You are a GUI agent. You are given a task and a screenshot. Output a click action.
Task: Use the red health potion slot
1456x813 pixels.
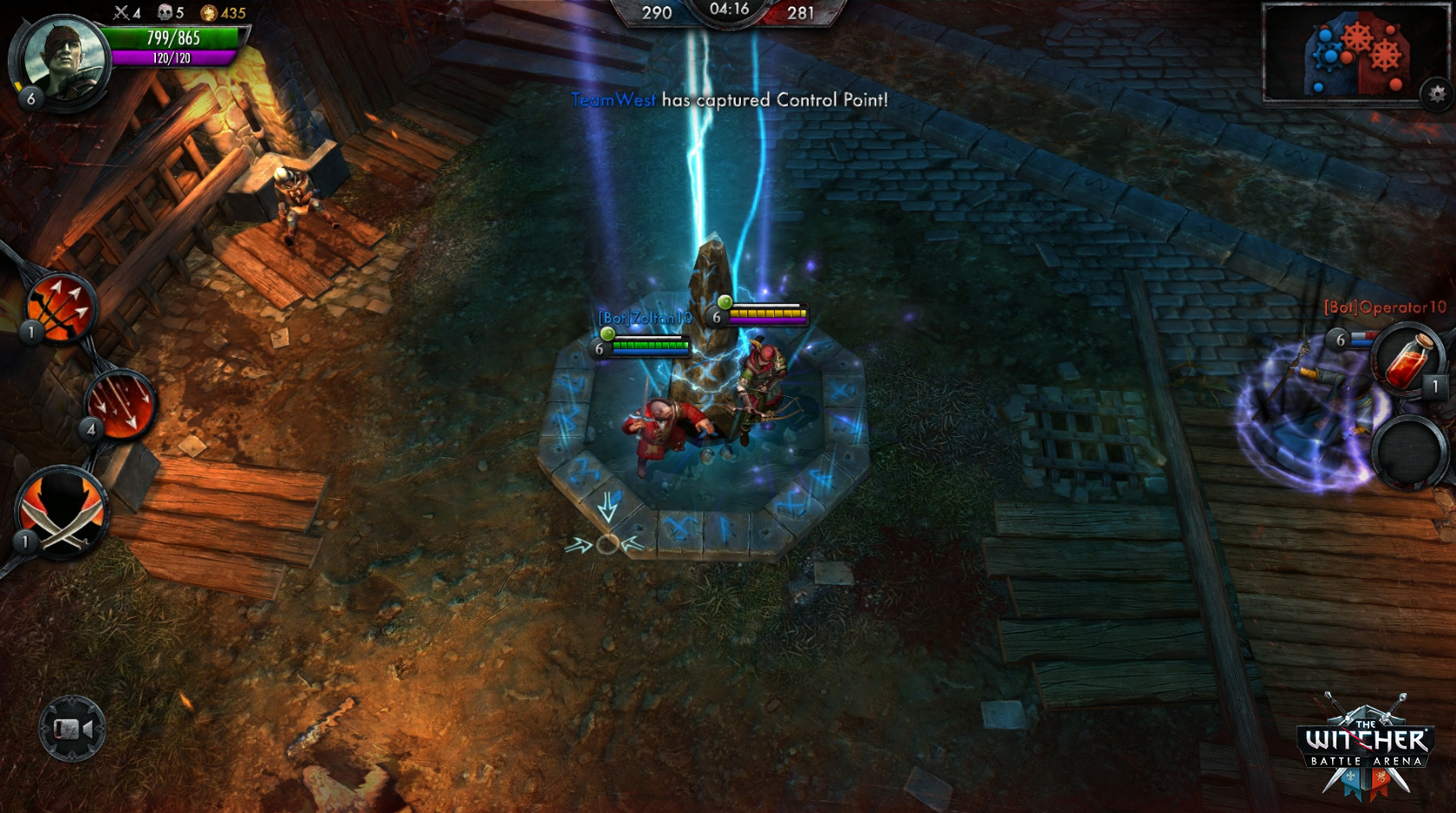[1406, 360]
